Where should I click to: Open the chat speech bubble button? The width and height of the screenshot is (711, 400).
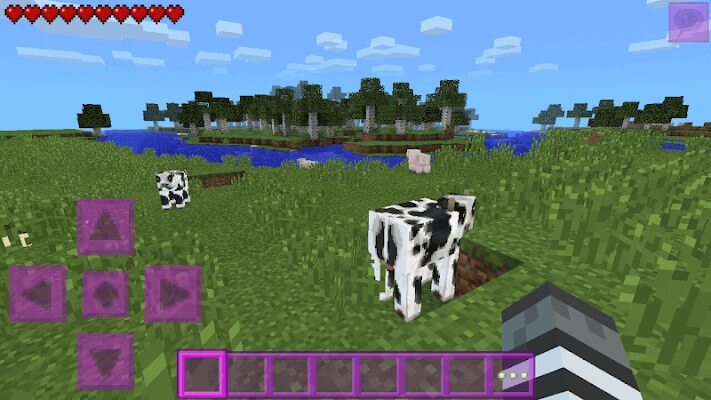688,22
